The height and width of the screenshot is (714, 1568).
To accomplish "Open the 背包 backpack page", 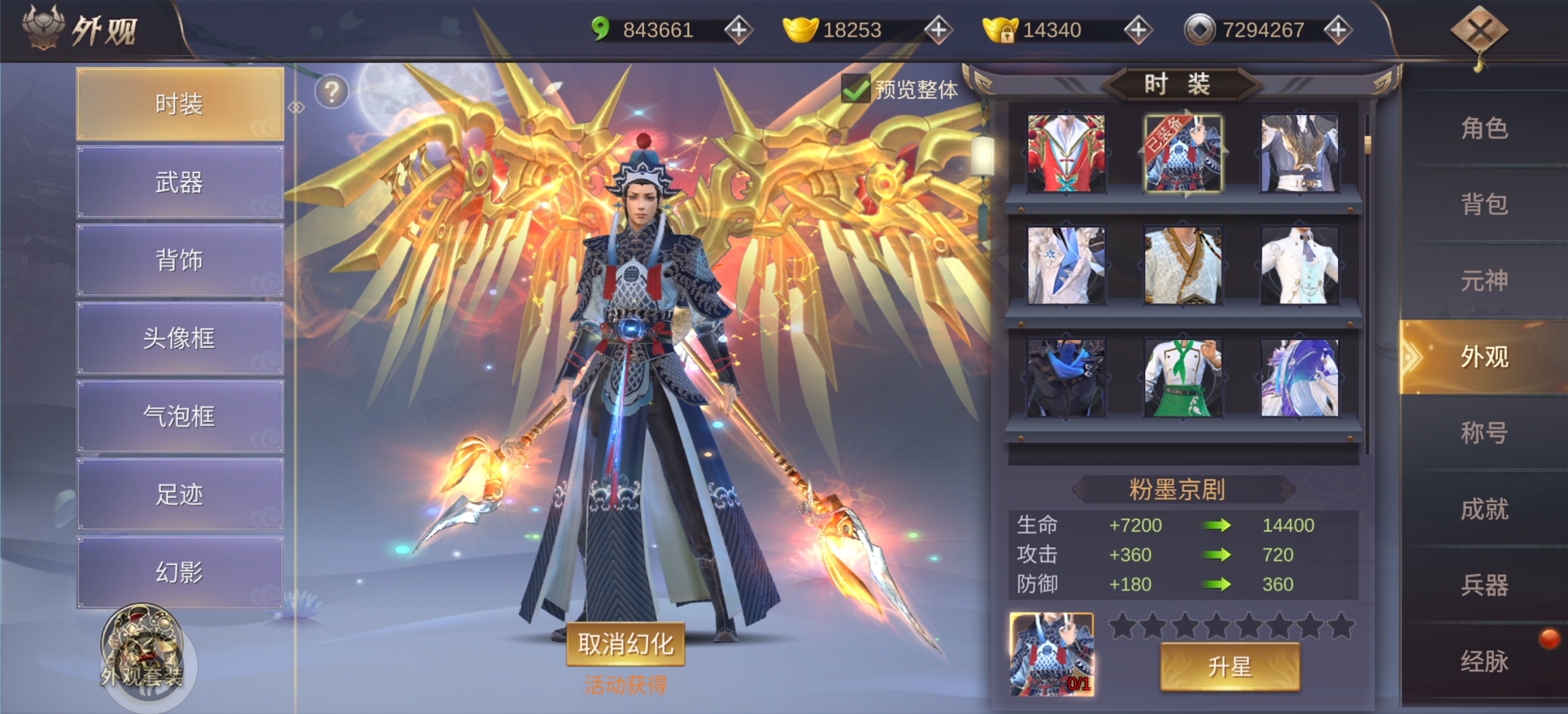I will [x=1484, y=204].
